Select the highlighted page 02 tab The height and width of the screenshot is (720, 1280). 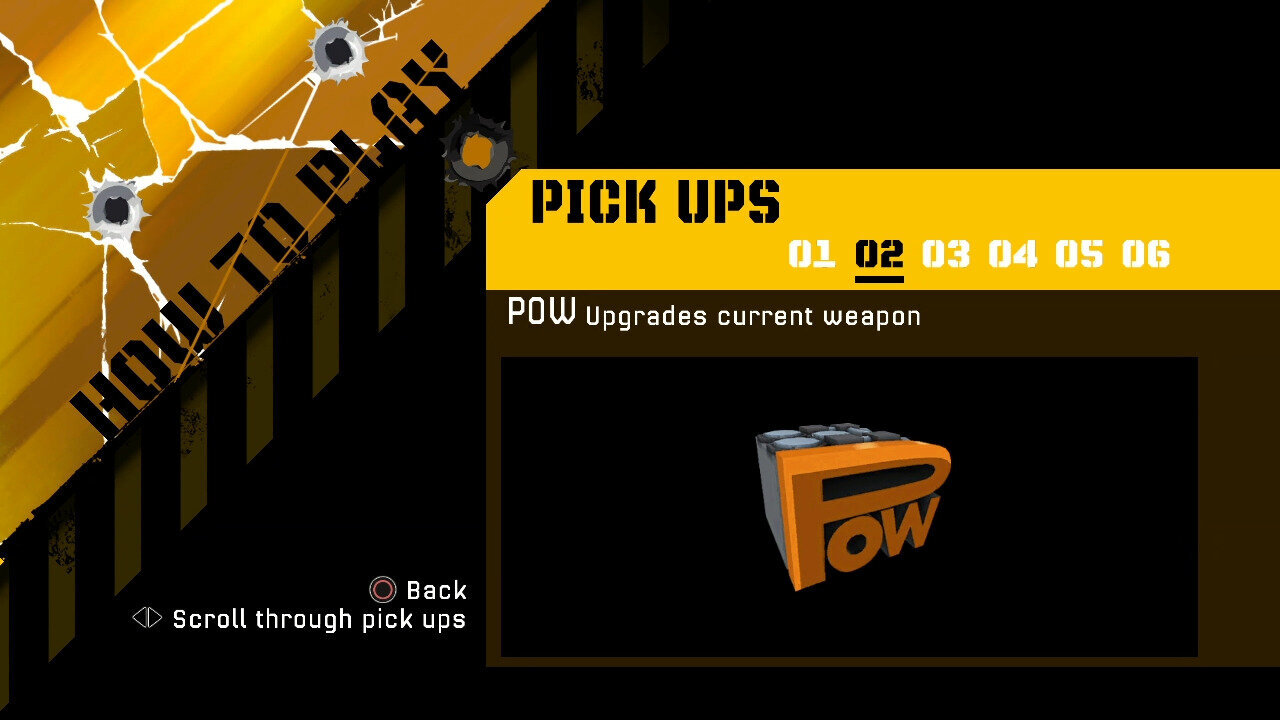coord(879,254)
